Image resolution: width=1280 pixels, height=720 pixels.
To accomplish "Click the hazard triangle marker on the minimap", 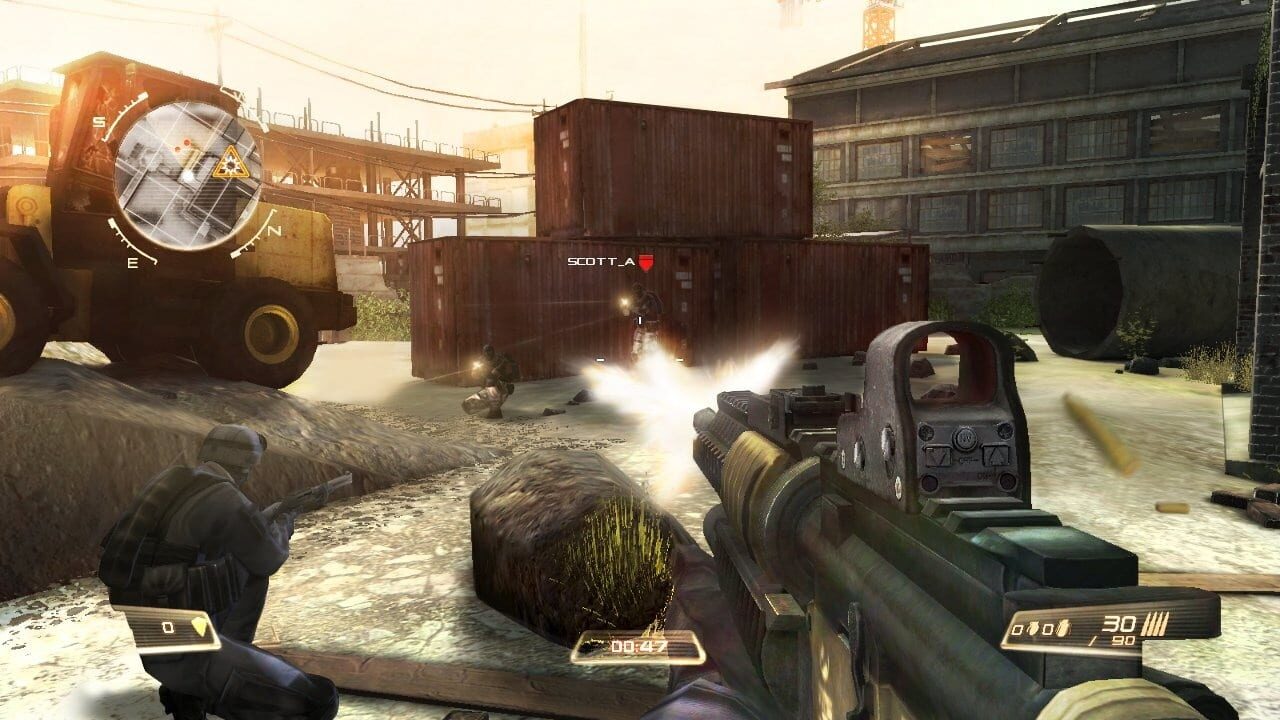I will pos(230,162).
